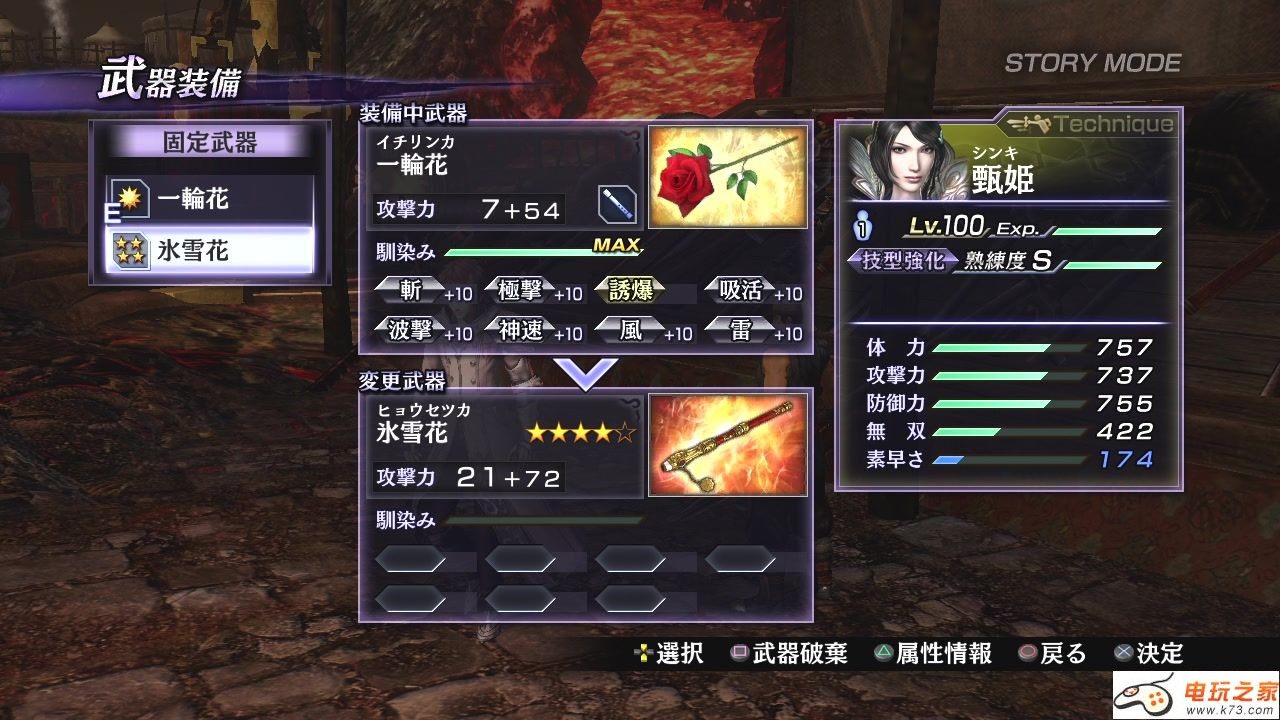Choose the highlighted 誘爆 attribute
Image resolution: width=1280 pixels, height=720 pixels.
pos(632,291)
